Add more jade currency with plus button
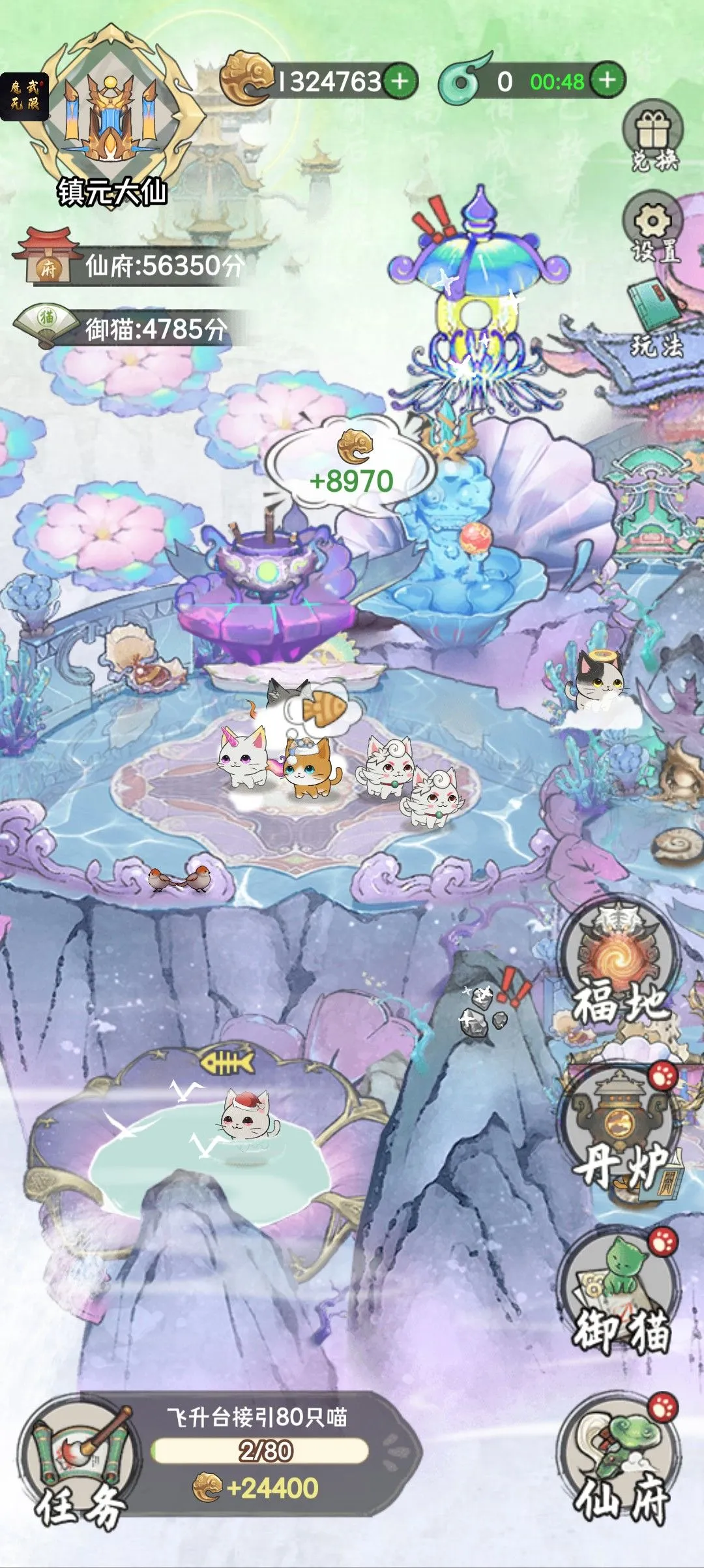The width and height of the screenshot is (704, 1568). coord(608,80)
